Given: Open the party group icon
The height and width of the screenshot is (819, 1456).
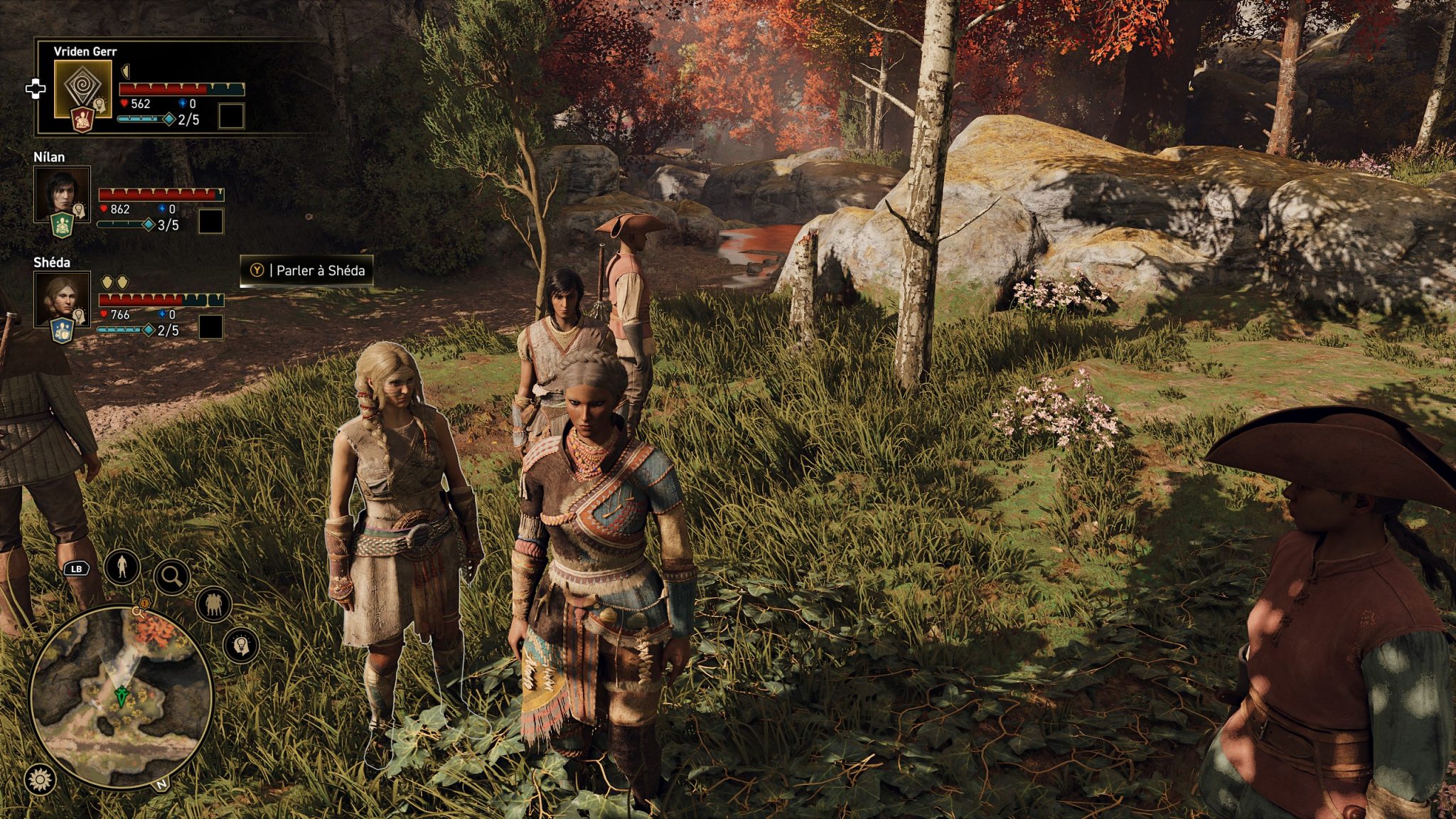Looking at the screenshot, I should click(213, 605).
